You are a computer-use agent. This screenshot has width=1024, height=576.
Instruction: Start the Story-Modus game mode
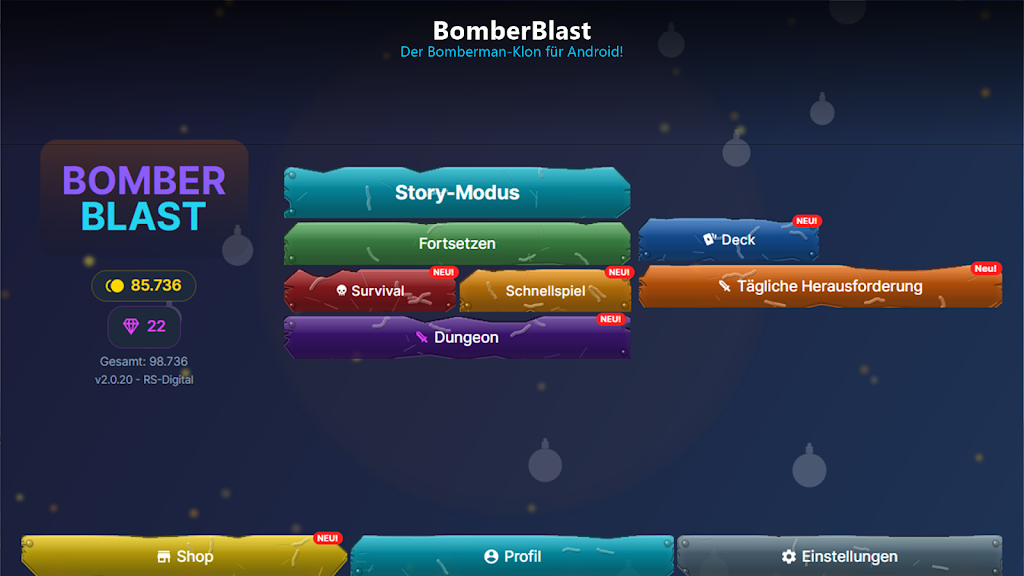pyautogui.click(x=457, y=193)
